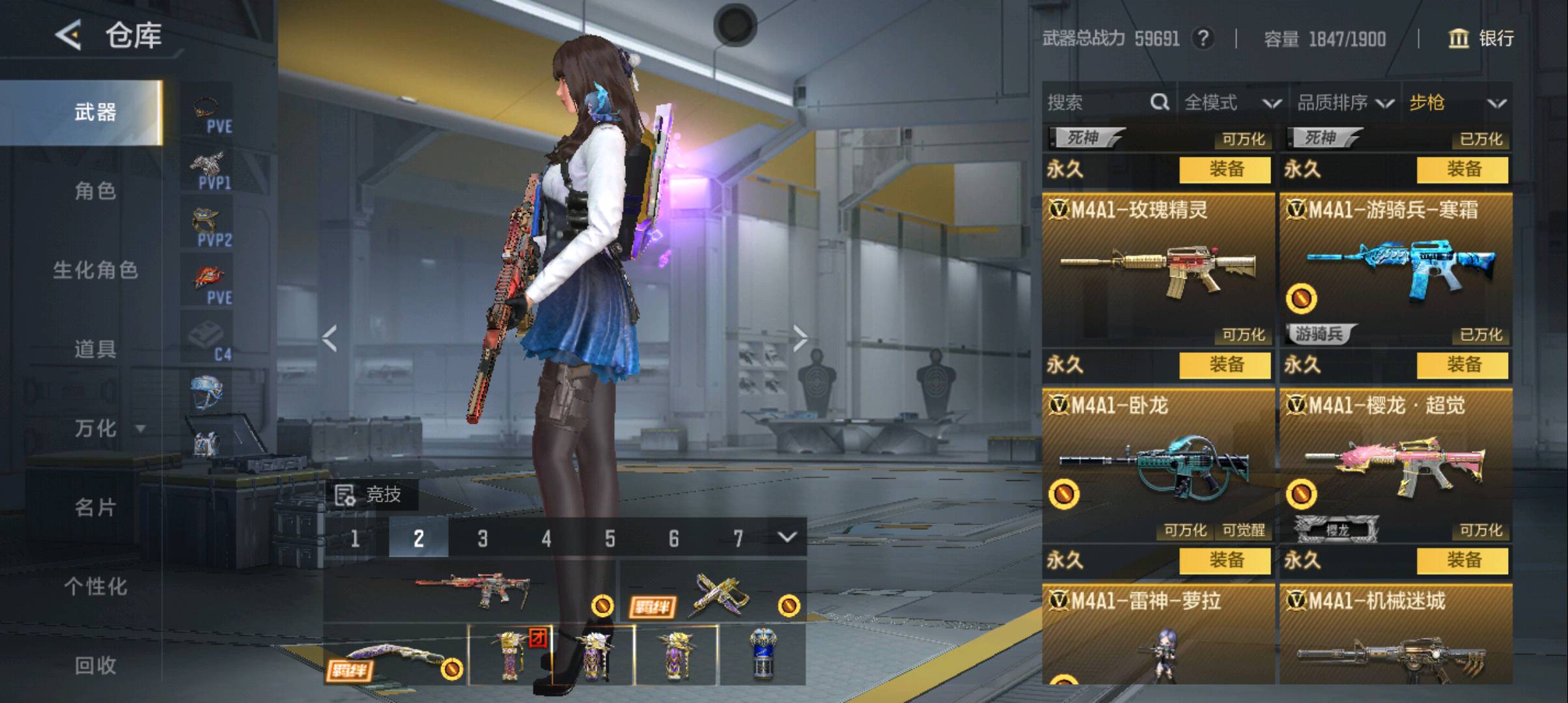Switch to the 个性化 personalization tab
1568x703 pixels.
95,586
